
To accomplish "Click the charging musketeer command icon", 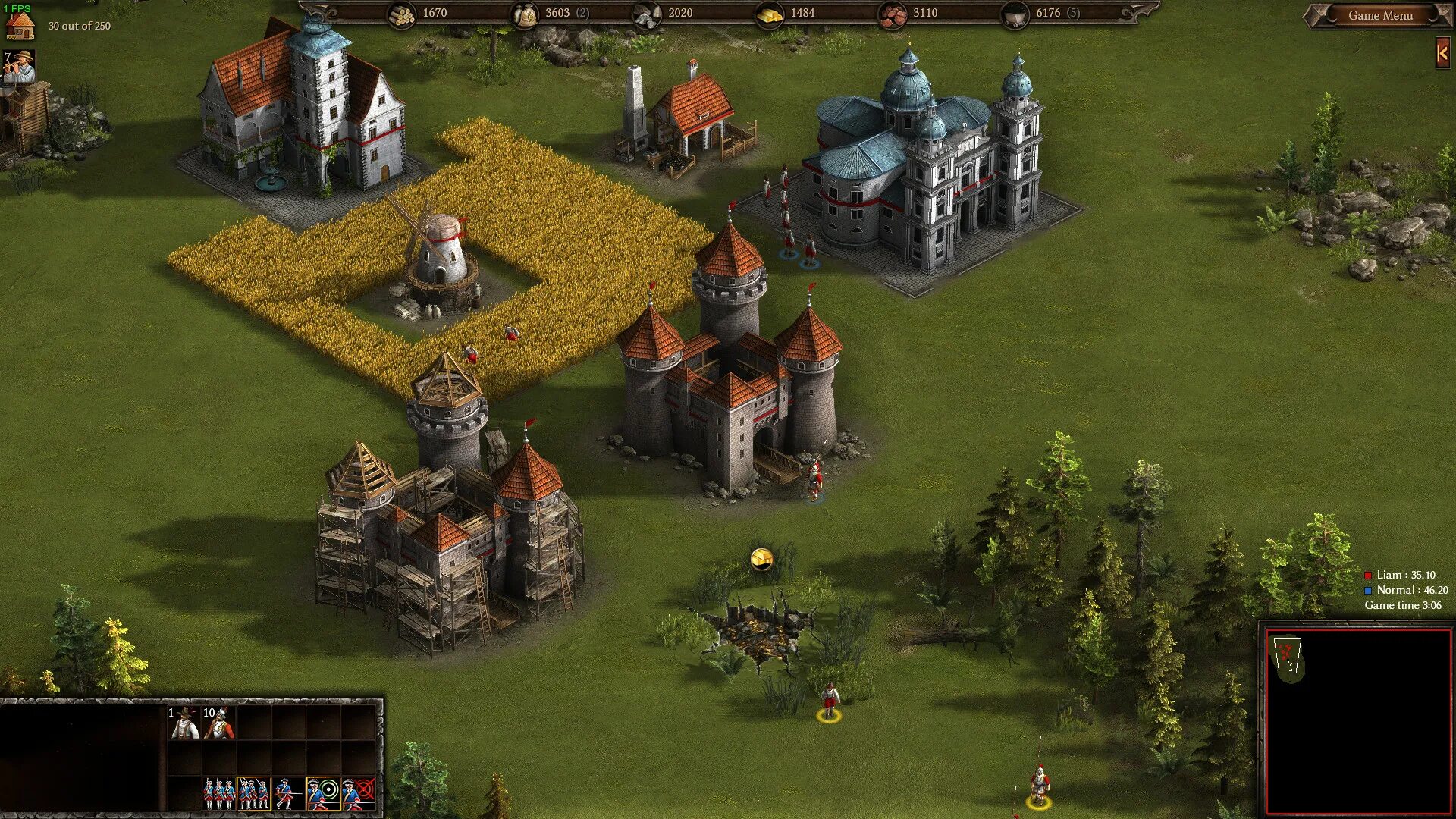I will coord(288,793).
